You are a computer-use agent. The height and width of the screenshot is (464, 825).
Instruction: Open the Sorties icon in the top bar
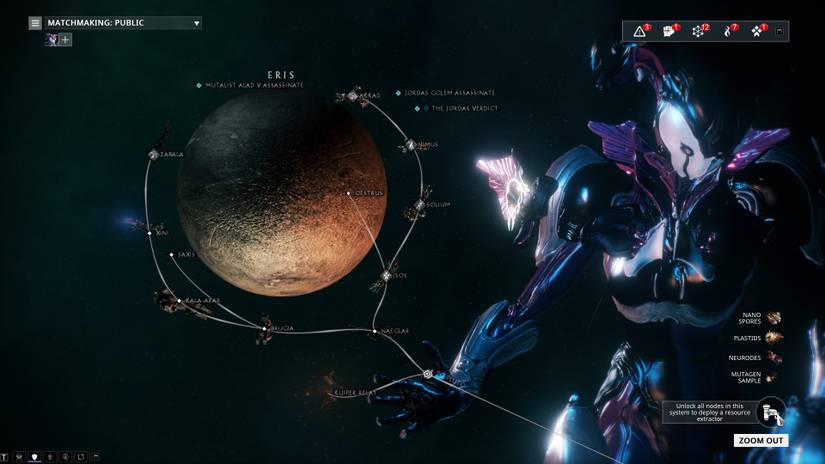click(758, 31)
